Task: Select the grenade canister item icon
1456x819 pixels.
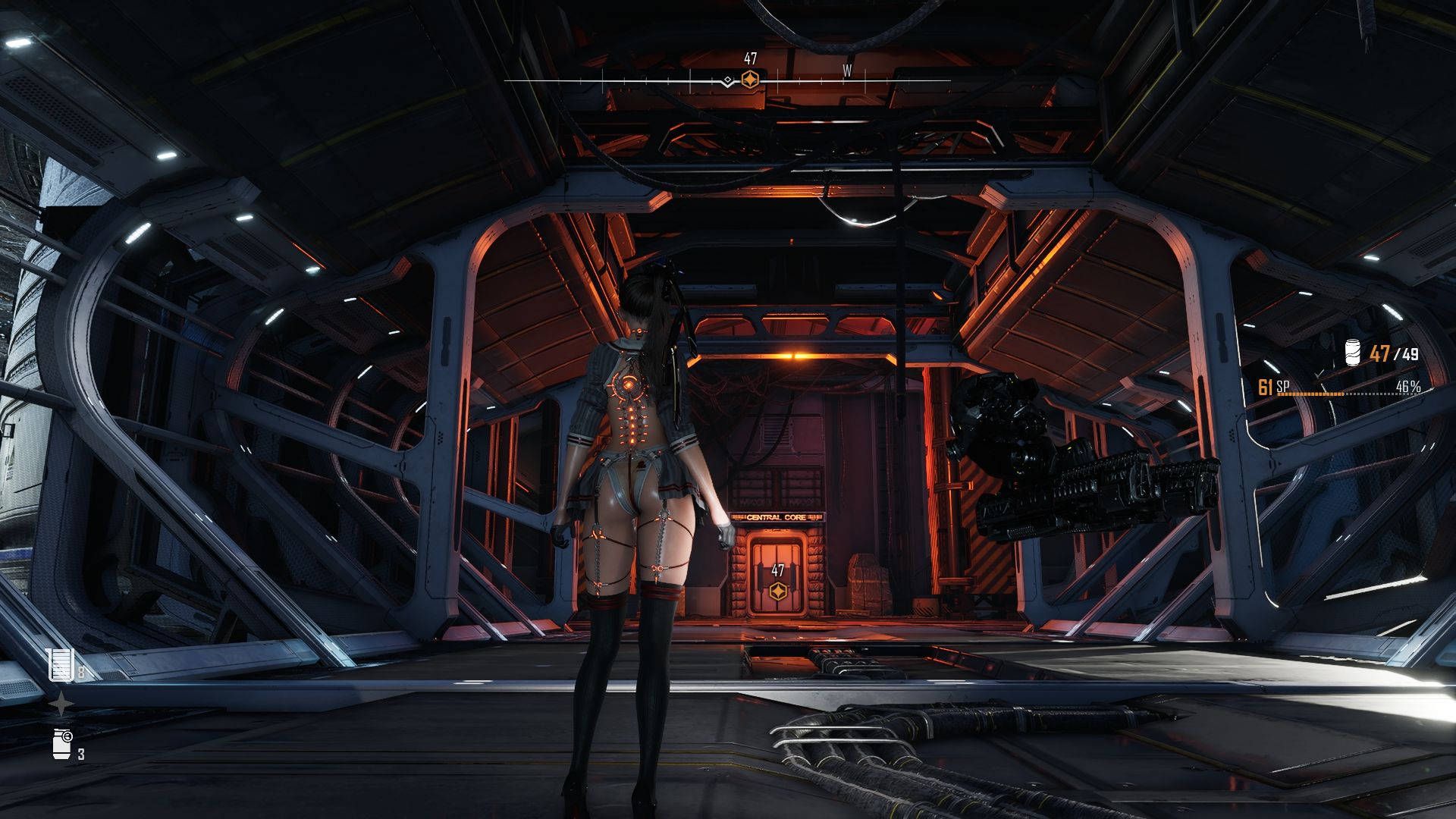Action: pos(62,744)
